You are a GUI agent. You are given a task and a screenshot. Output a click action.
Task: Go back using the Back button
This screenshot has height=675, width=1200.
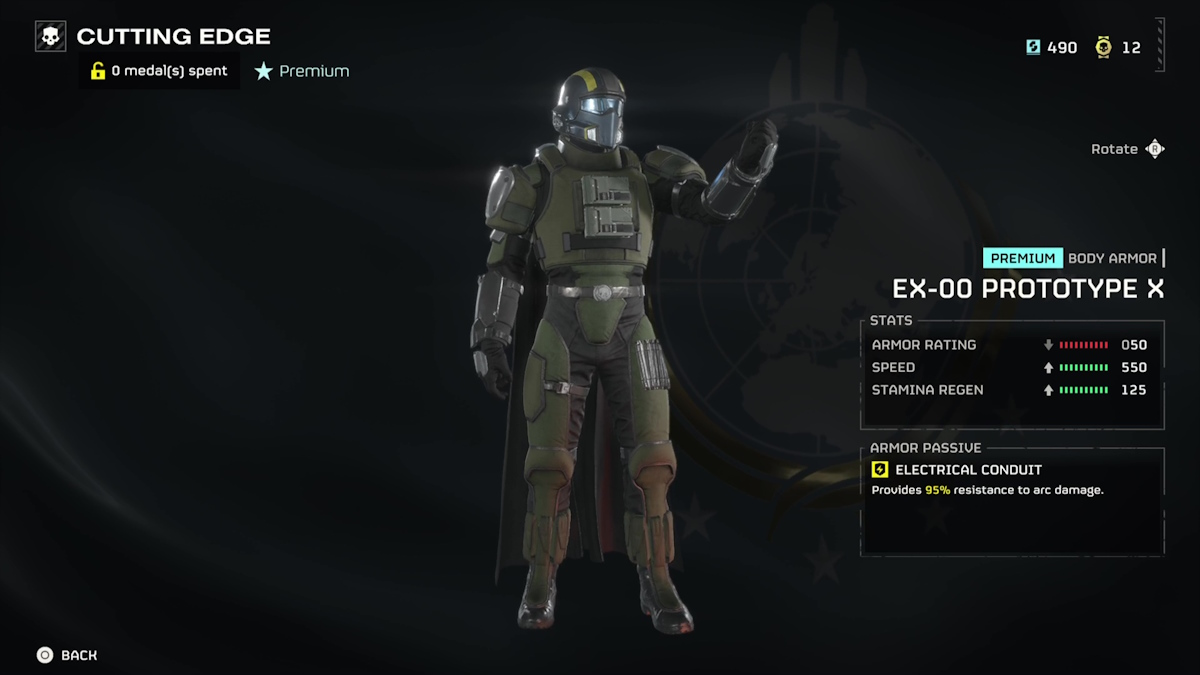67,655
